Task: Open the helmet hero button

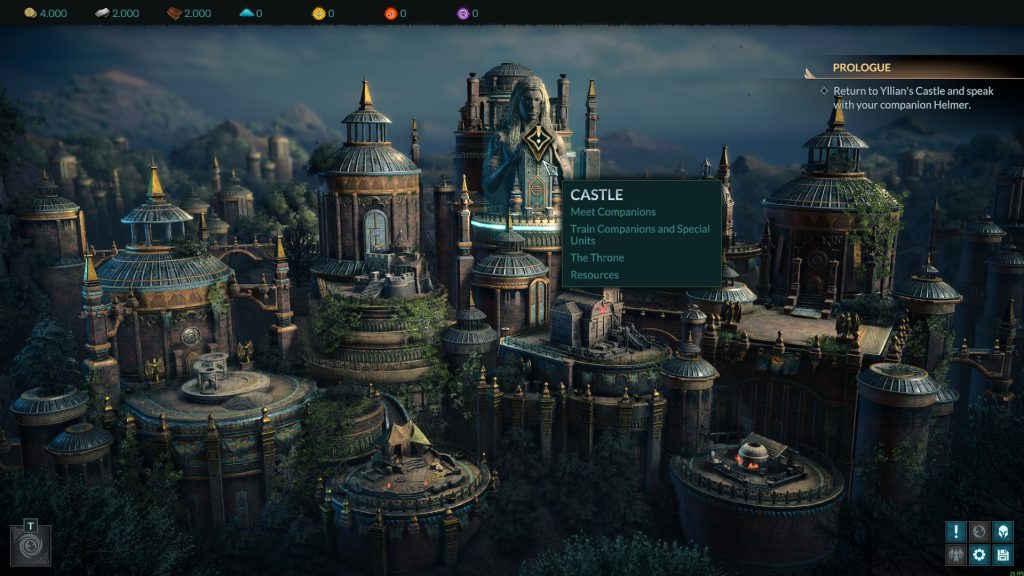Action: 1003,532
